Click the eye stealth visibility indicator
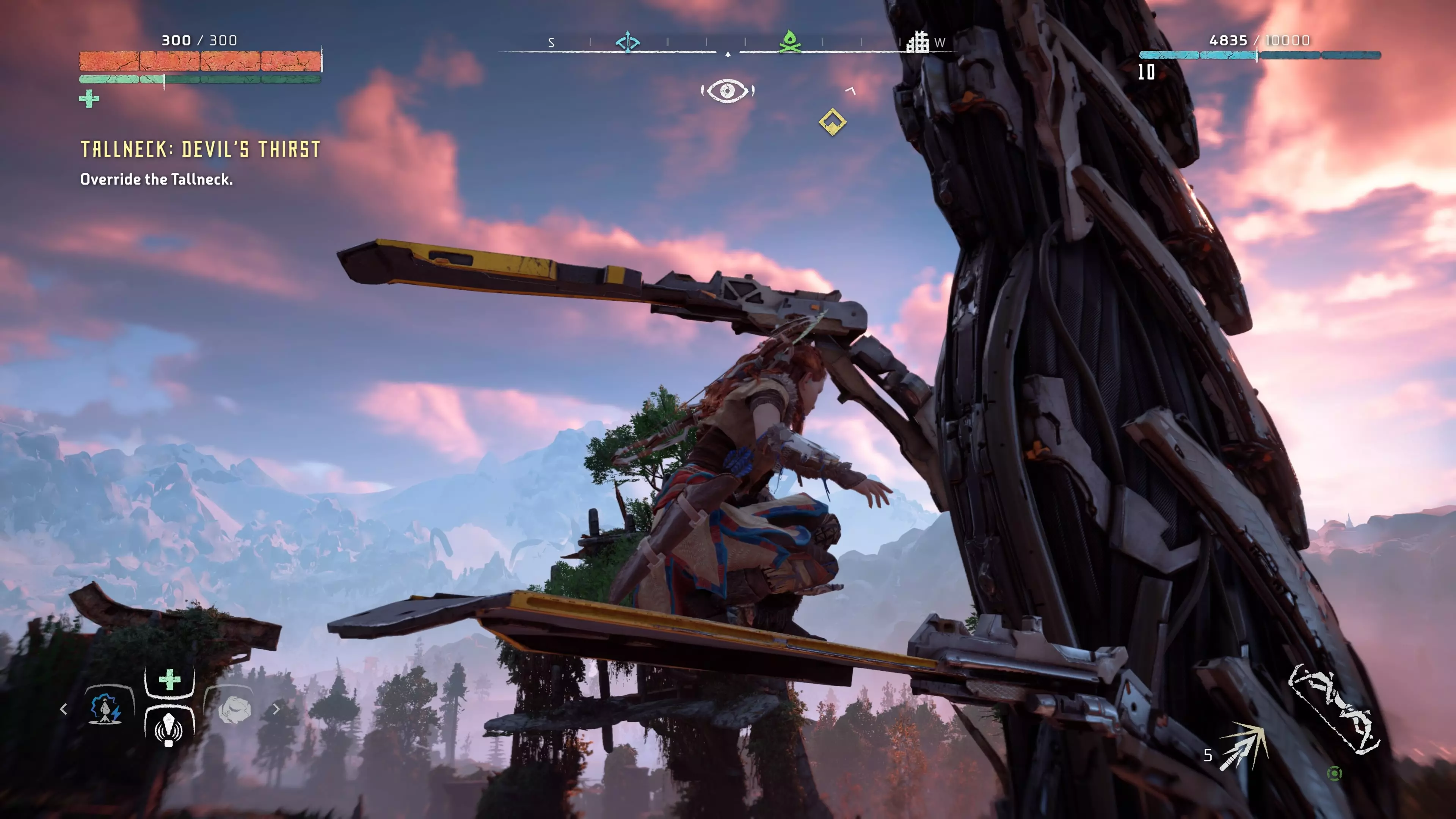Viewport: 1456px width, 819px height. click(x=728, y=91)
